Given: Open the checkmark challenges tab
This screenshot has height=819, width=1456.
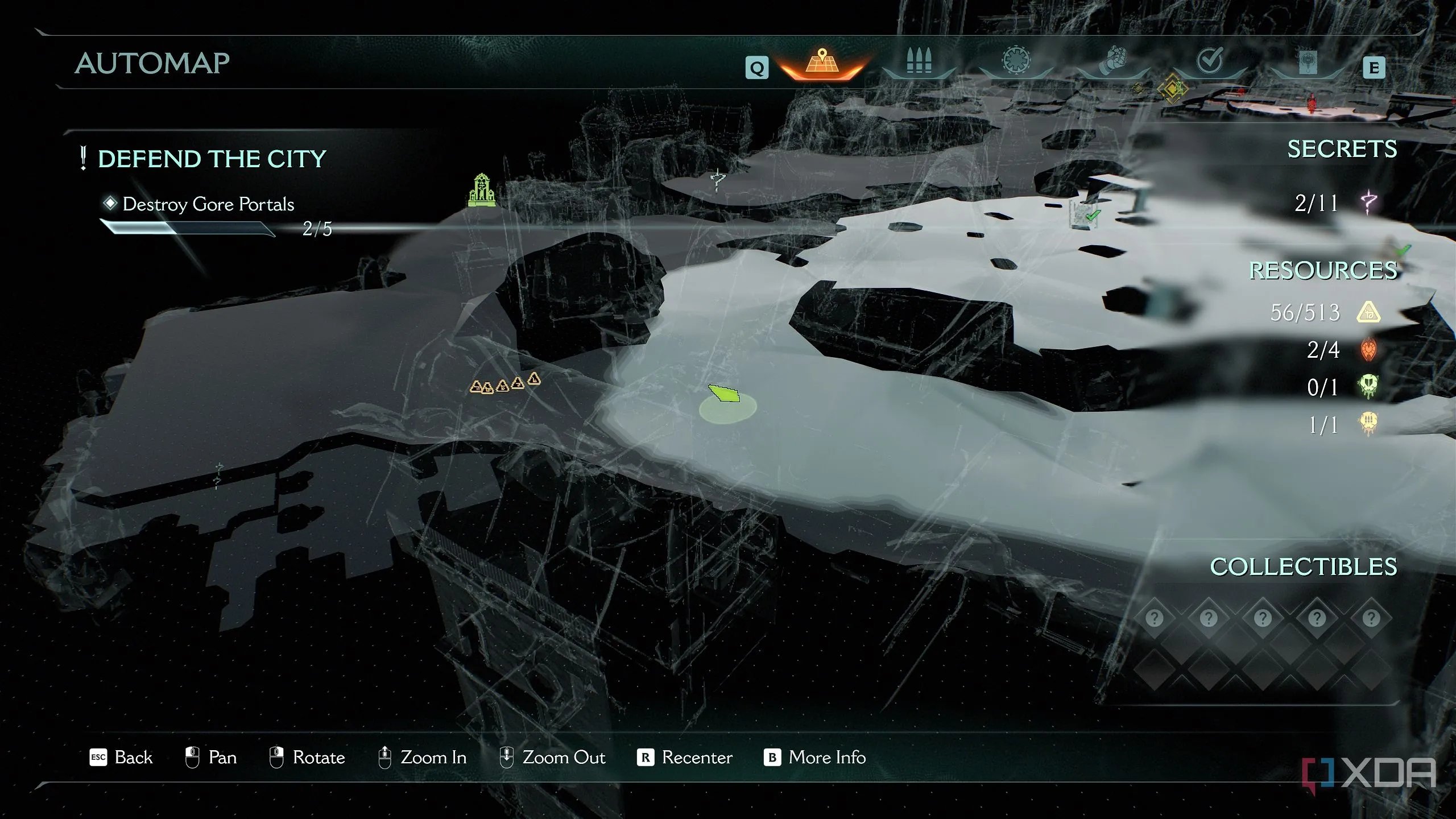Looking at the screenshot, I should pyautogui.click(x=1209, y=60).
